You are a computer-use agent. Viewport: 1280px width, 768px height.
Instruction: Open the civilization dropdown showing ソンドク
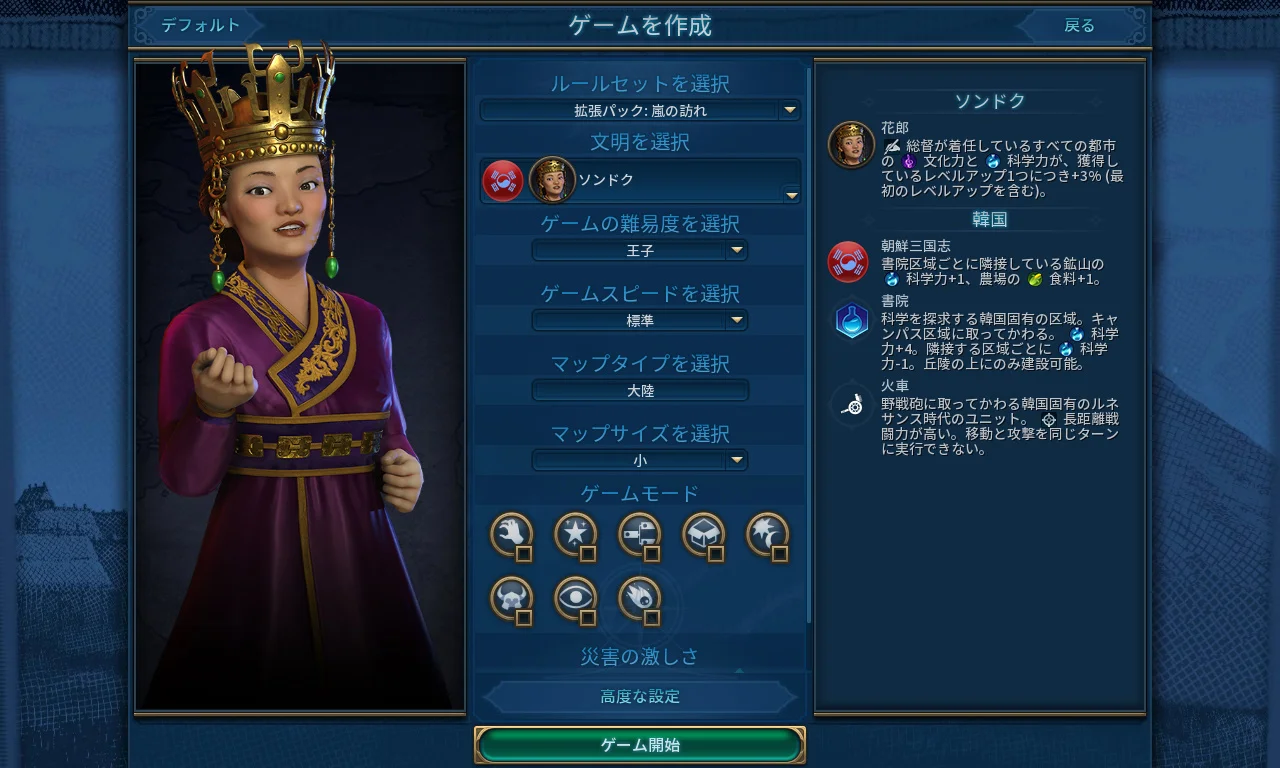coord(640,180)
